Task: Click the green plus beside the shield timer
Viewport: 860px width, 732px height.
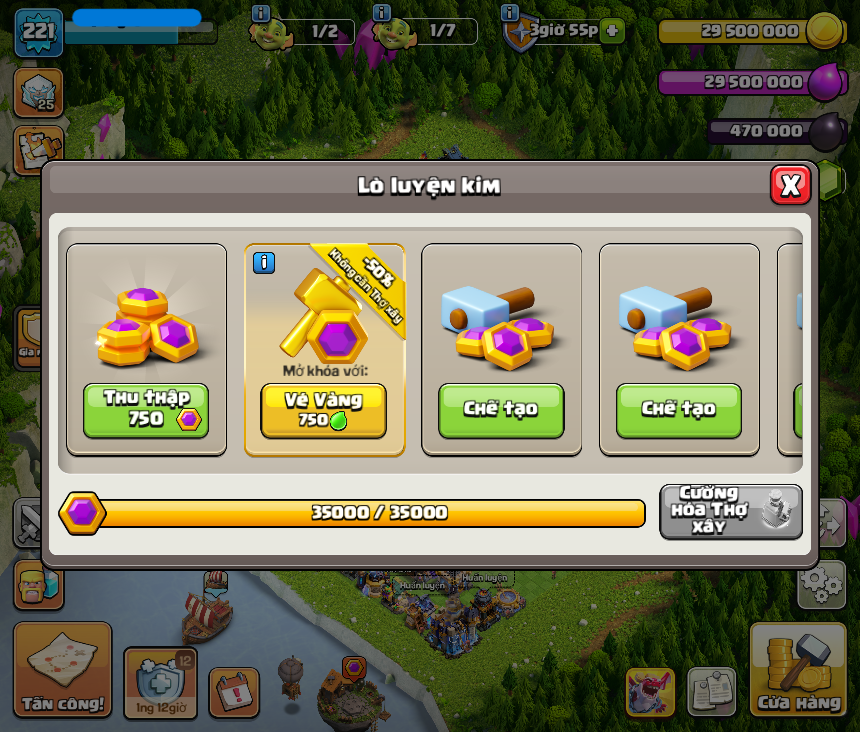Action: coord(612,30)
